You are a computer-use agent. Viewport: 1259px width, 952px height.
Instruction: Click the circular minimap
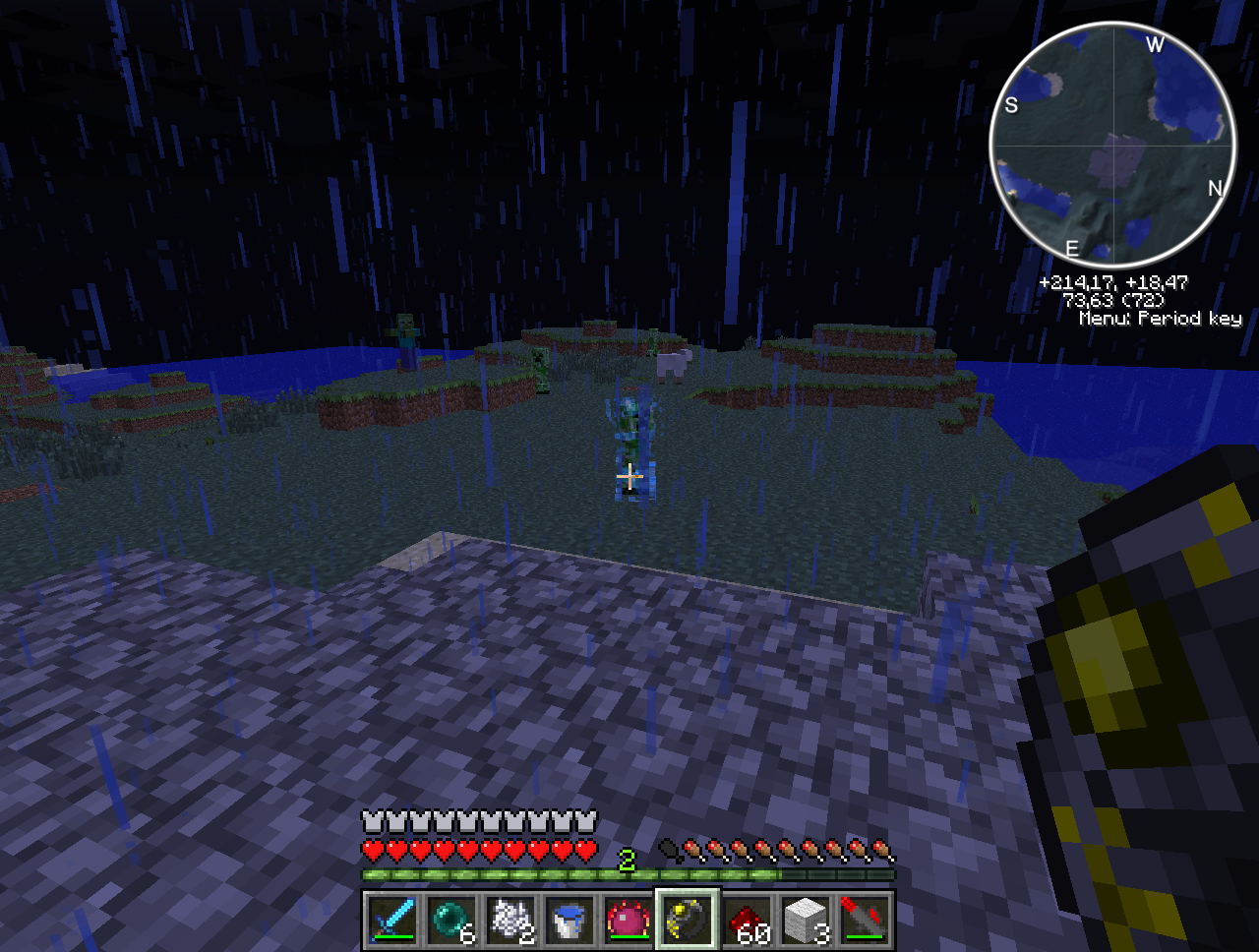tap(1112, 146)
